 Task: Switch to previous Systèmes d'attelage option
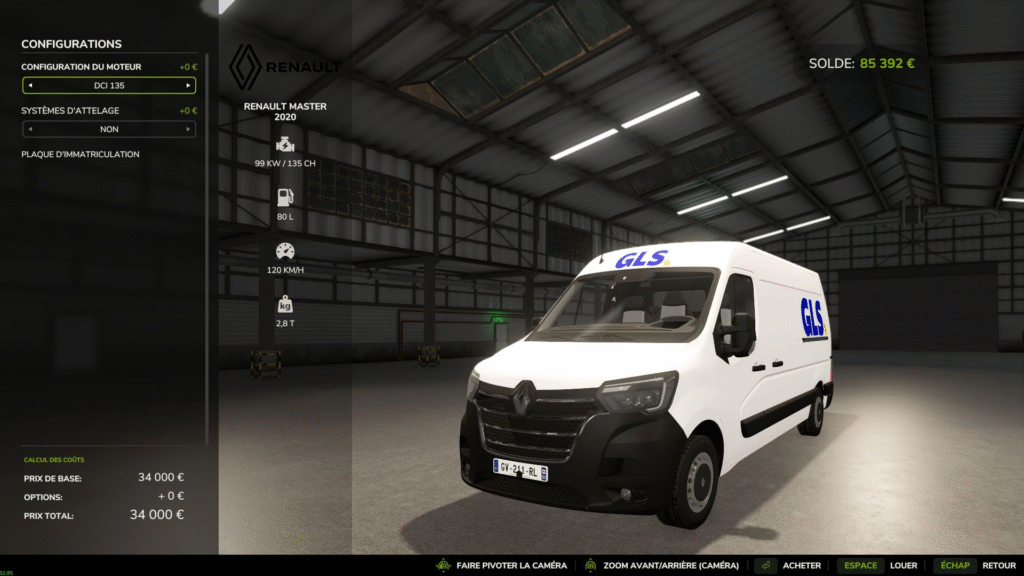tap(30, 129)
